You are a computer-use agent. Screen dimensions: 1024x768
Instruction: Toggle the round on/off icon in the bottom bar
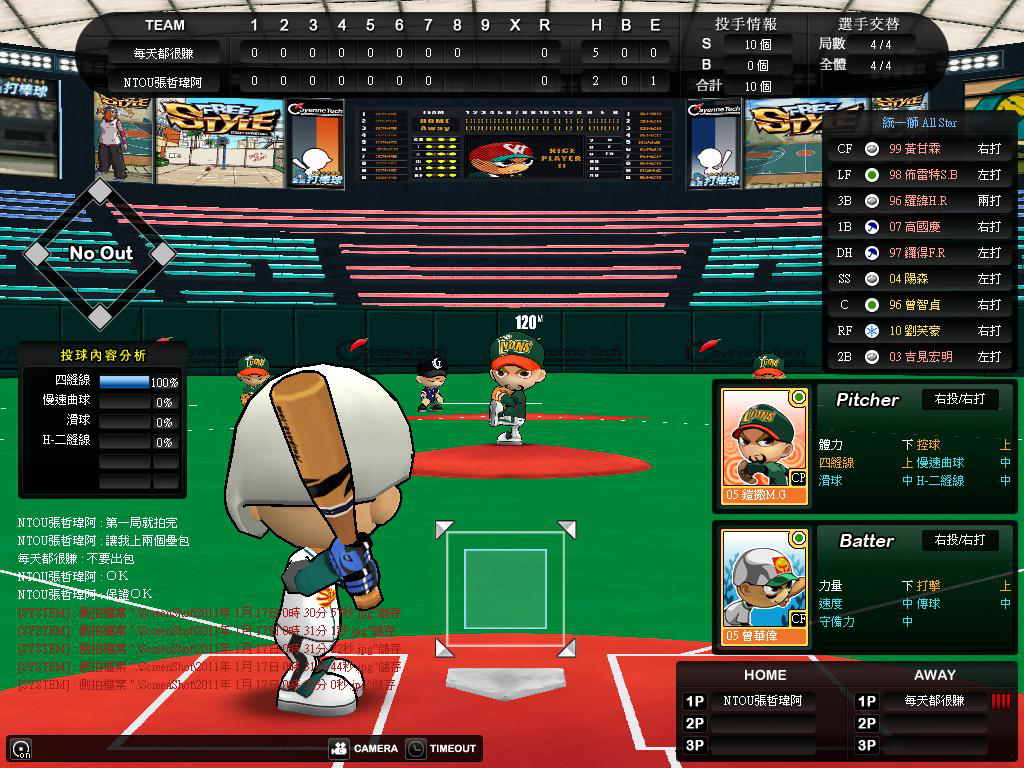click(20, 748)
